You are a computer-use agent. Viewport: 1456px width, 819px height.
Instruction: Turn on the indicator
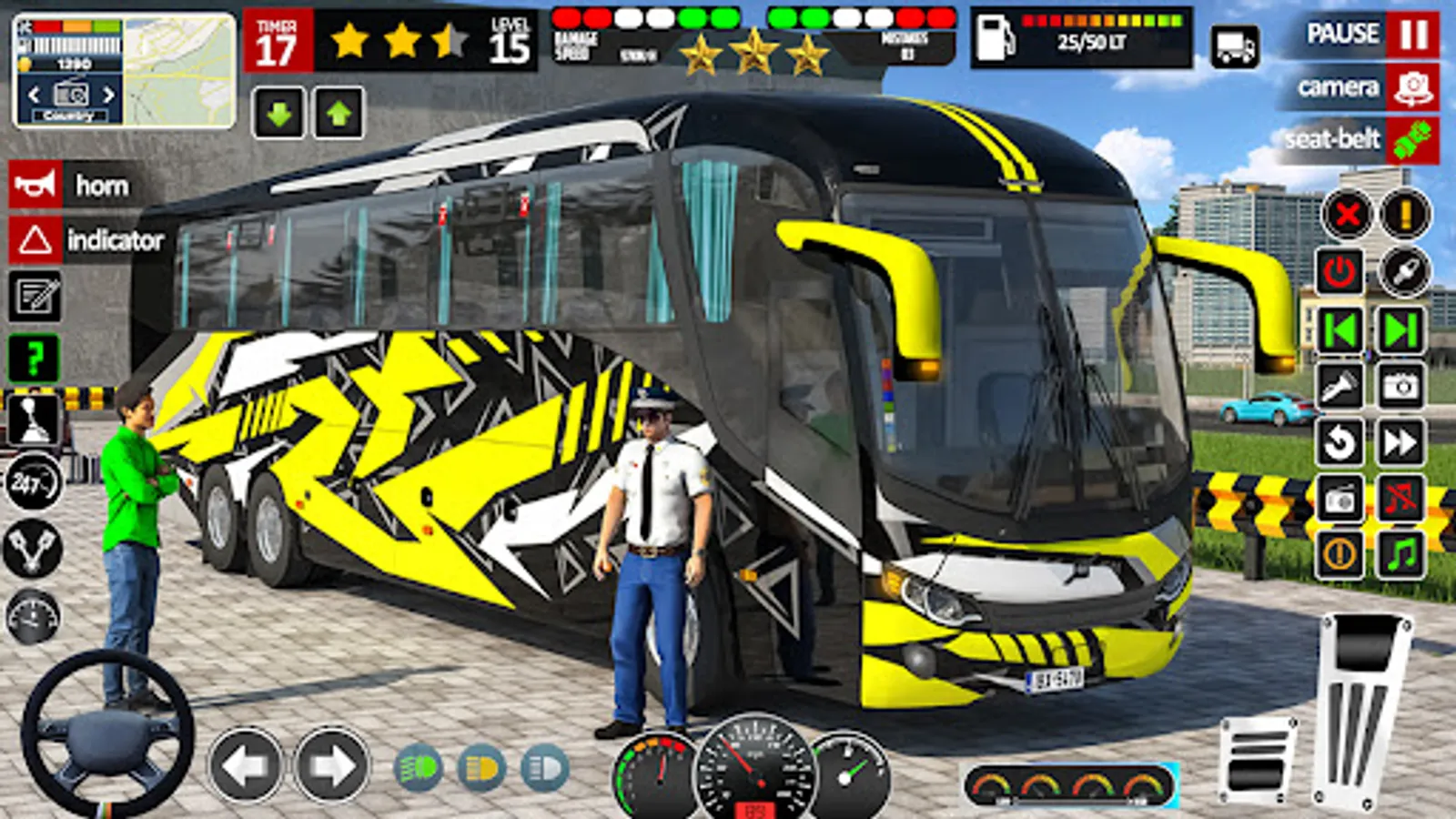coord(91,241)
